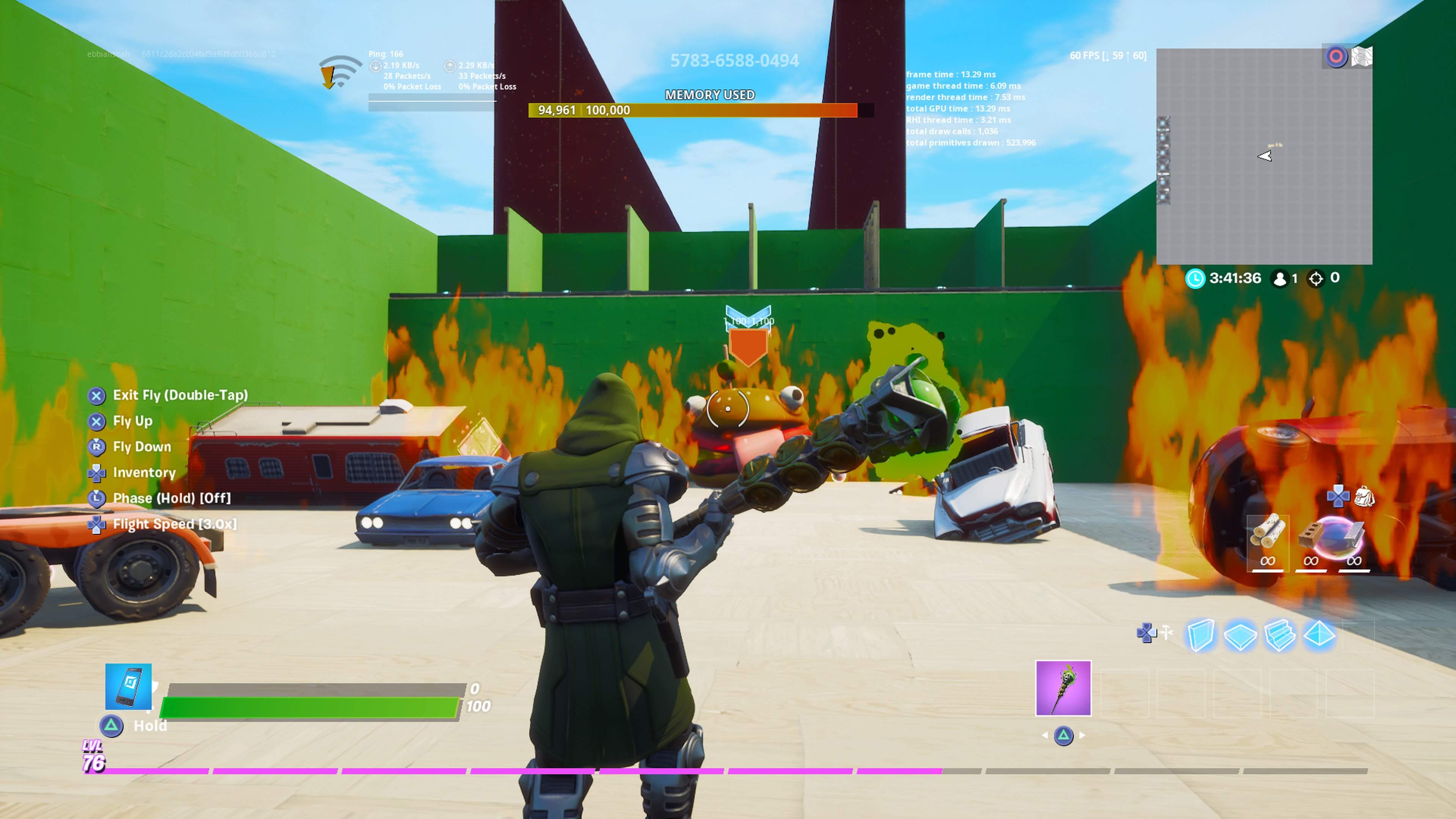Image resolution: width=1456 pixels, height=819 pixels.
Task: Open the Inventory menu
Action: (x=144, y=472)
